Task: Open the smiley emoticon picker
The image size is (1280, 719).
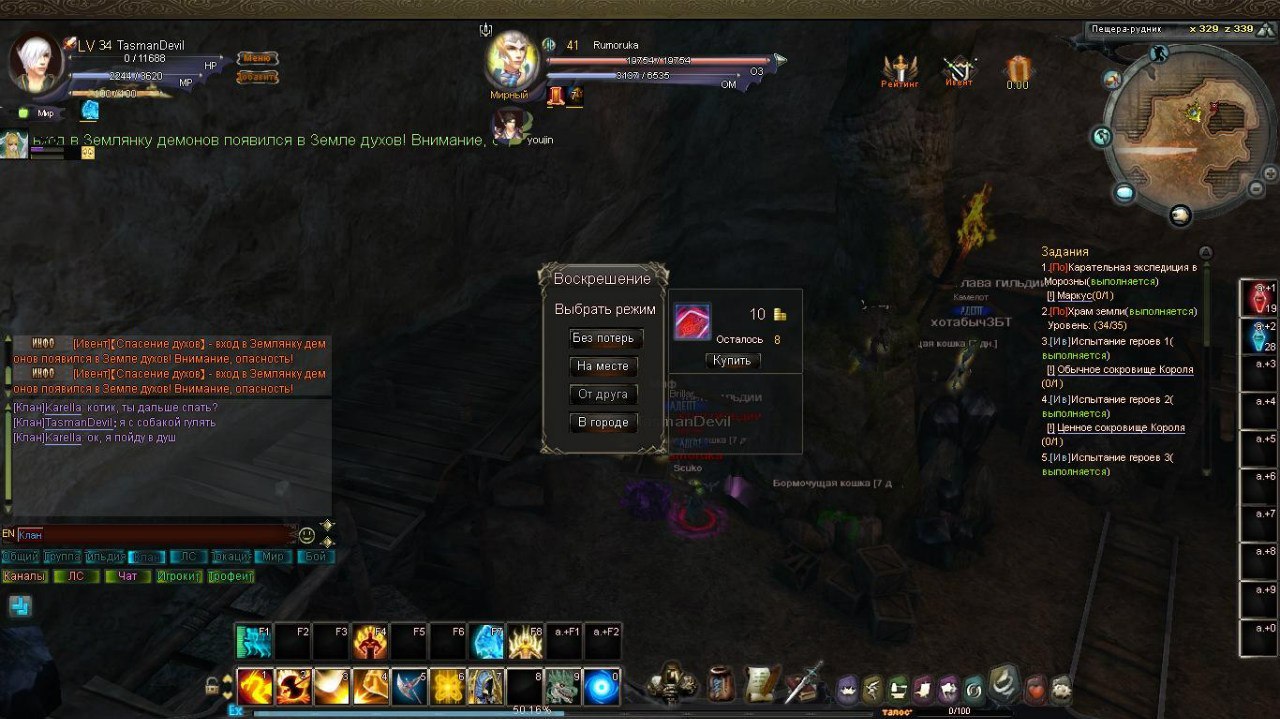Action: tap(307, 535)
